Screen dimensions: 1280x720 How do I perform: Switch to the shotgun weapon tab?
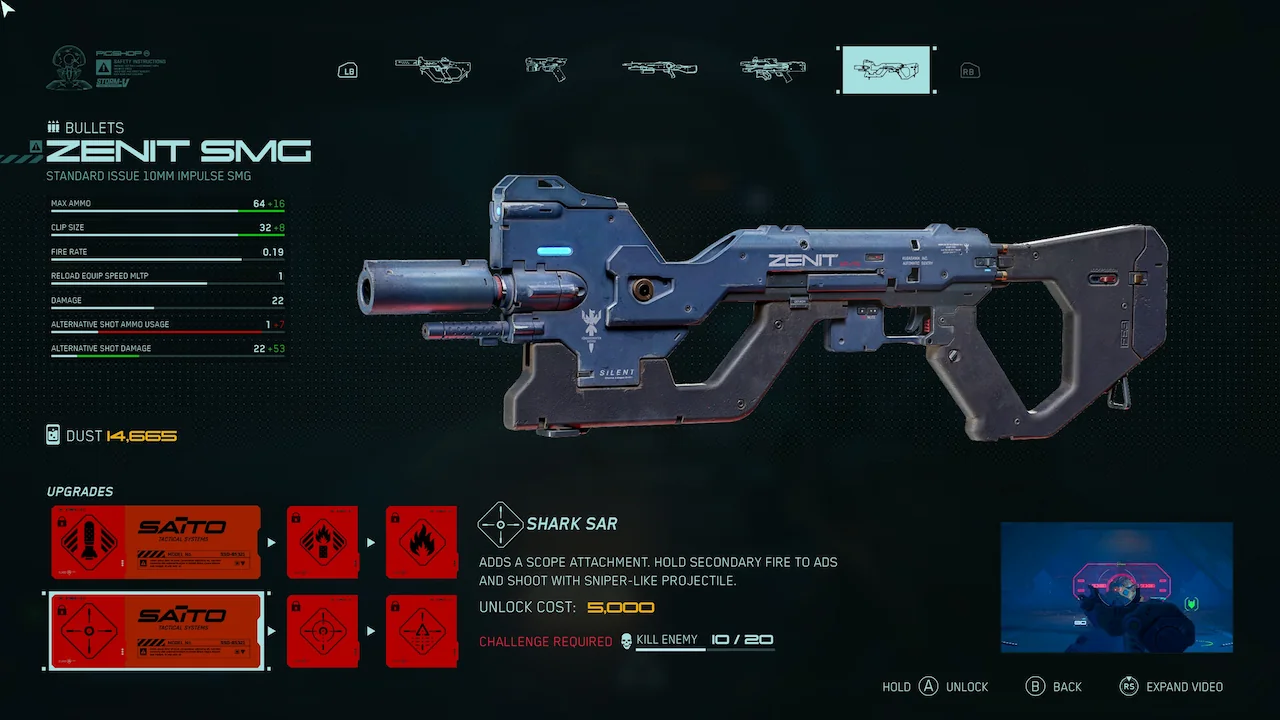659,69
